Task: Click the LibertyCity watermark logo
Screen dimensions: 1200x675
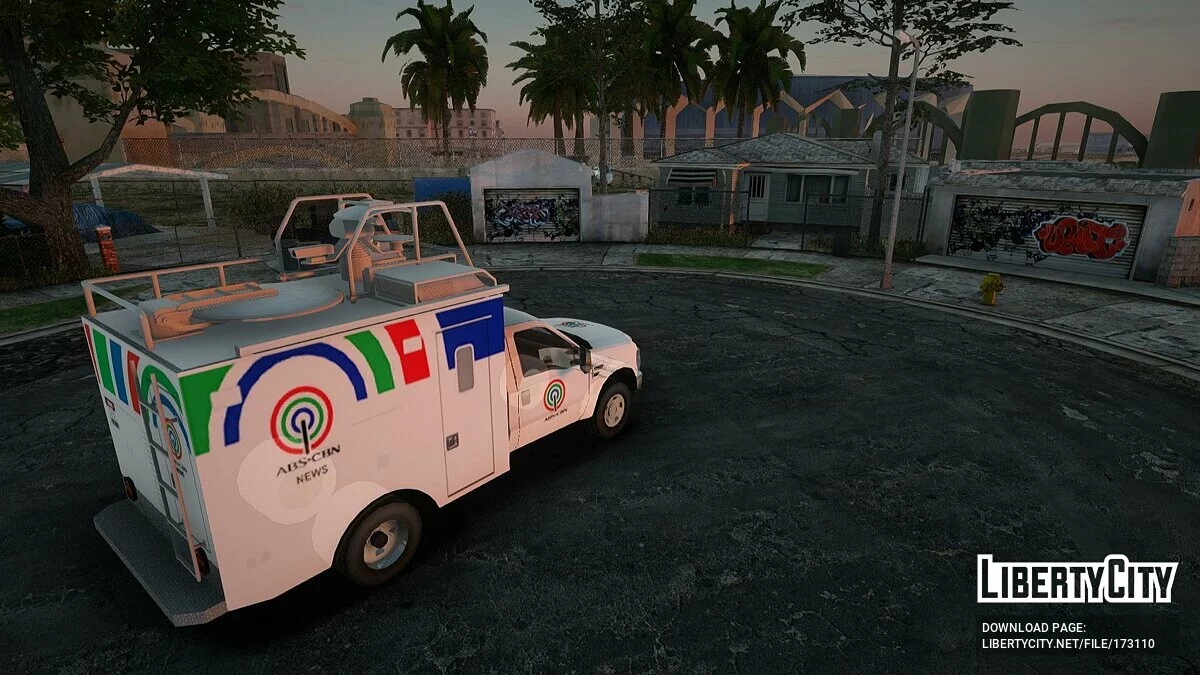Action: (1077, 580)
